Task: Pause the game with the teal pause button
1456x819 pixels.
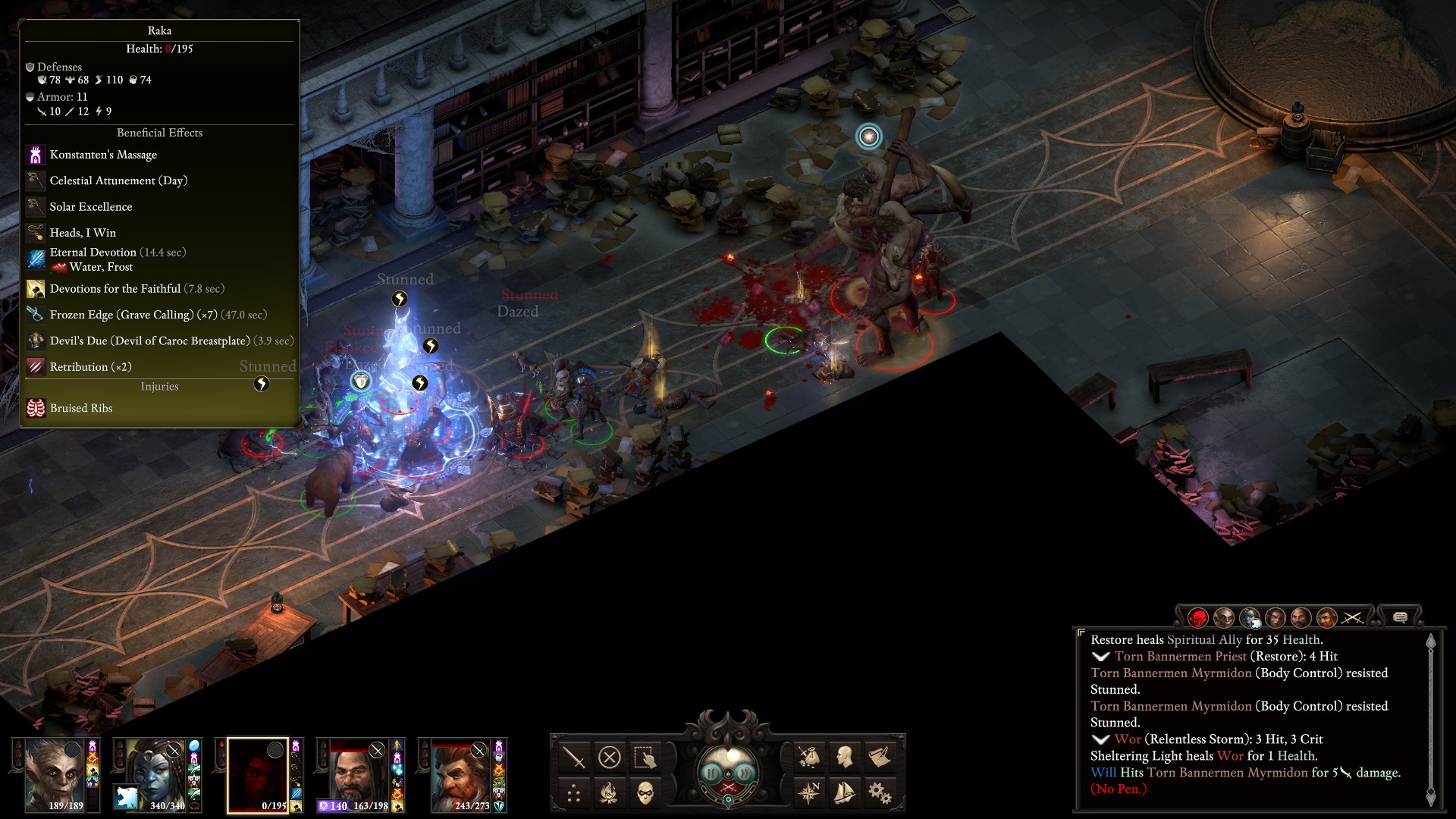Action: click(x=711, y=773)
